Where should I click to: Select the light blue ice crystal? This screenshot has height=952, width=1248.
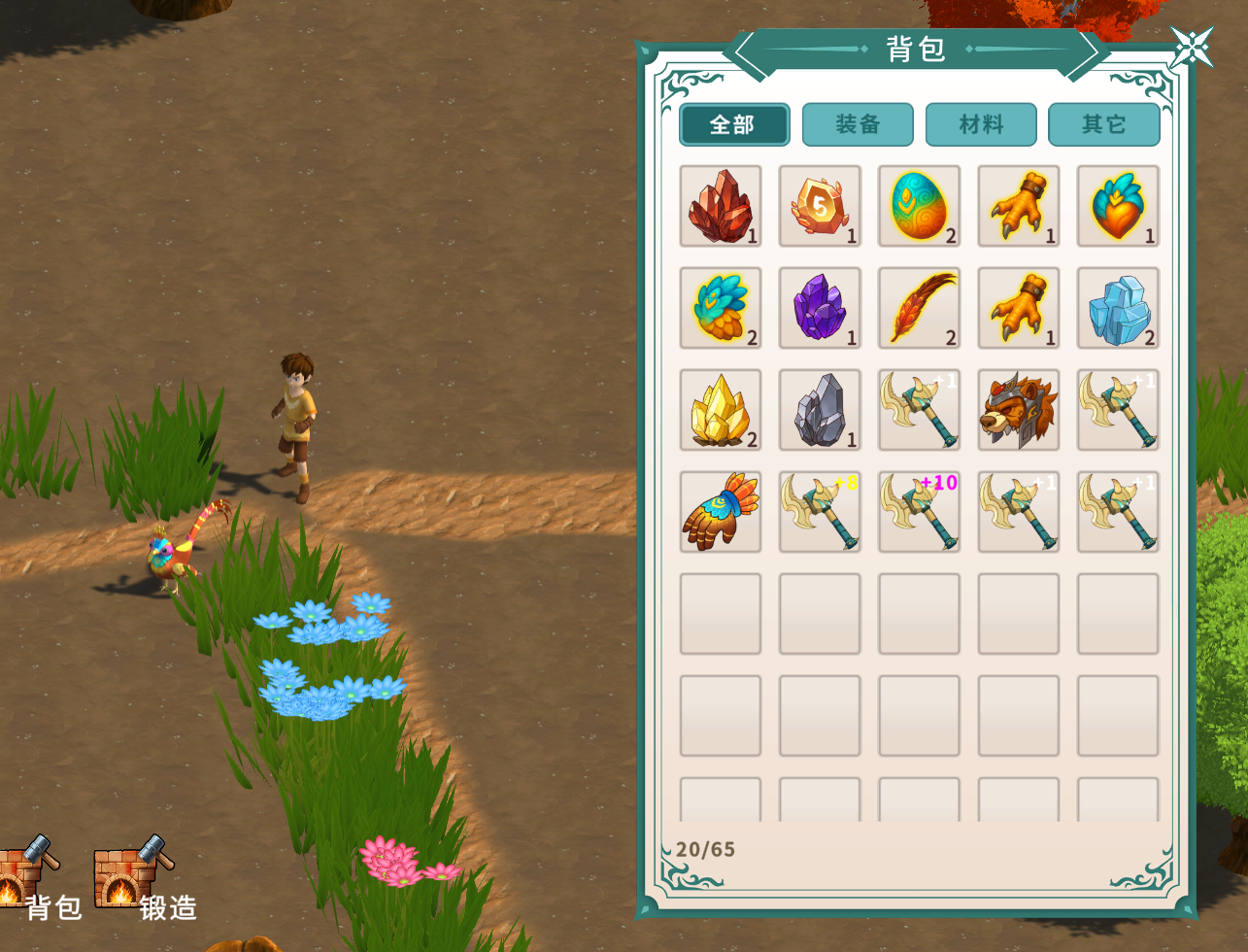1118,308
